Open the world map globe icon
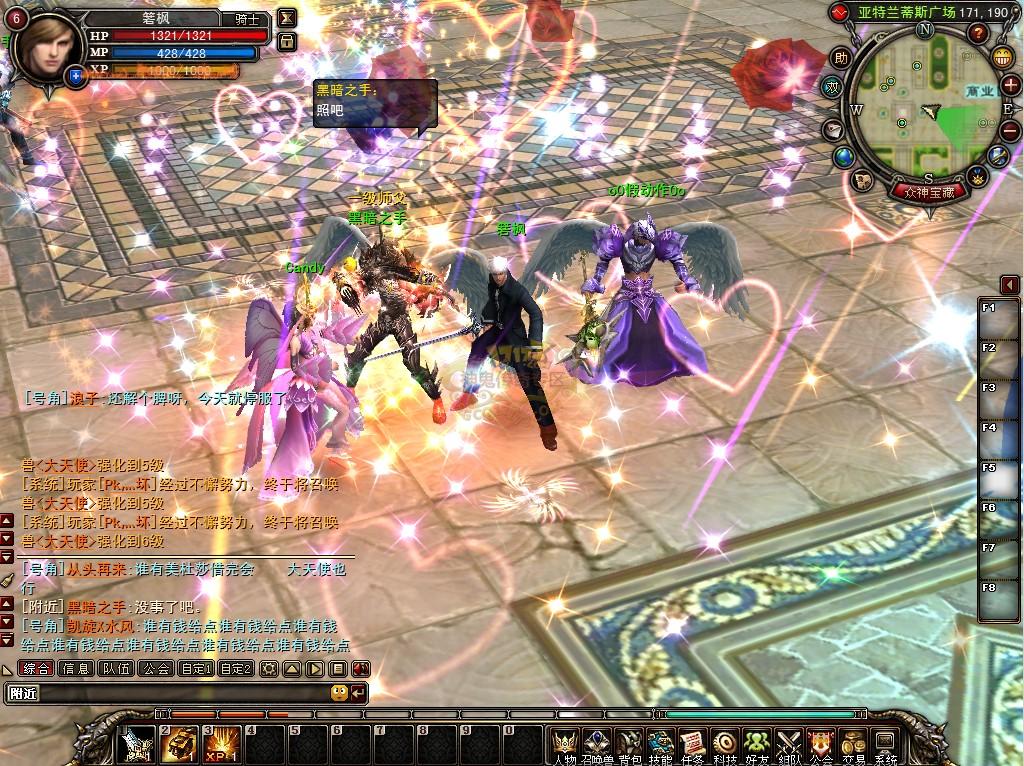This screenshot has height=766, width=1024. click(844, 157)
